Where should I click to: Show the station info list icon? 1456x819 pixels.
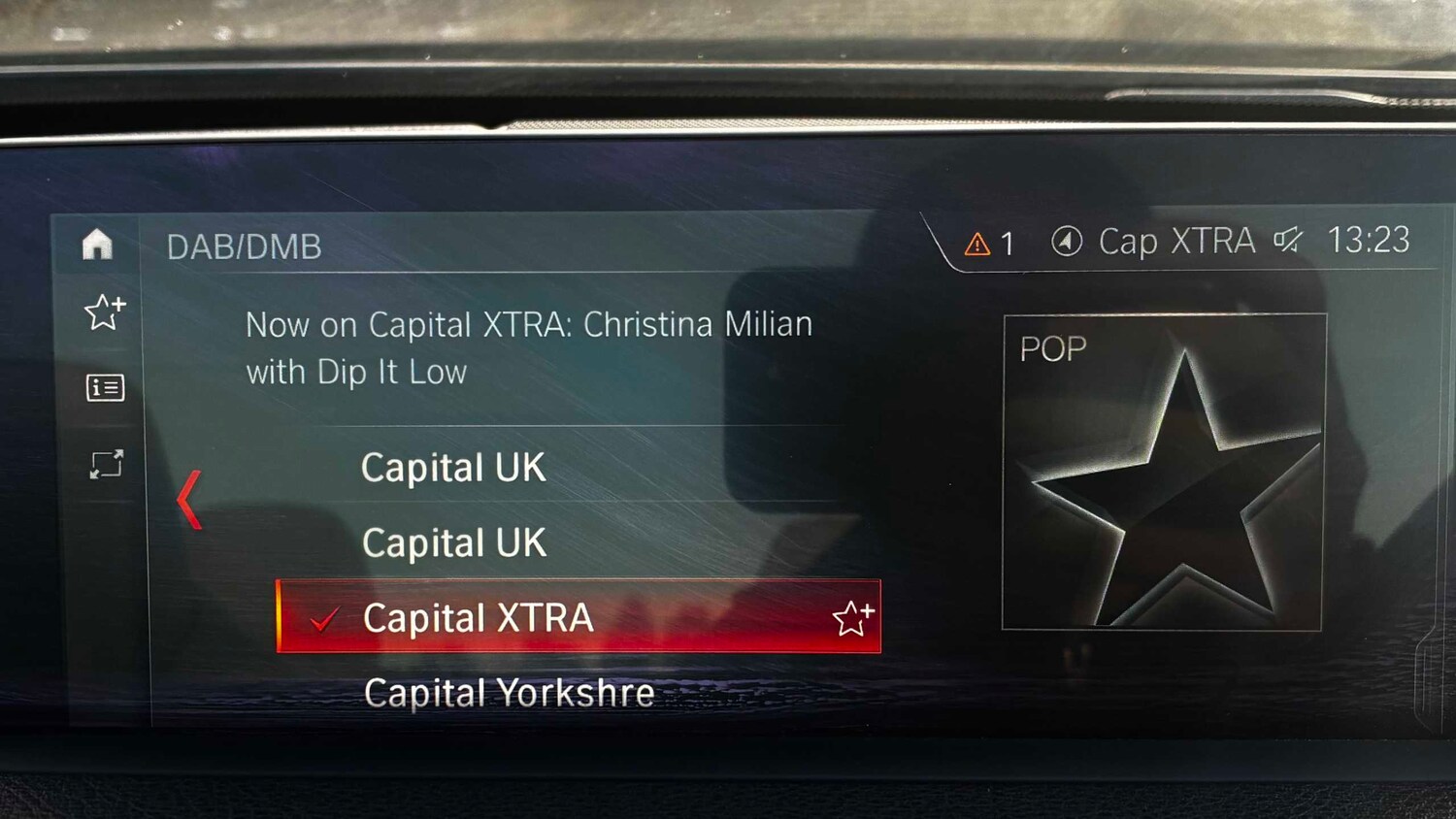pos(105,388)
